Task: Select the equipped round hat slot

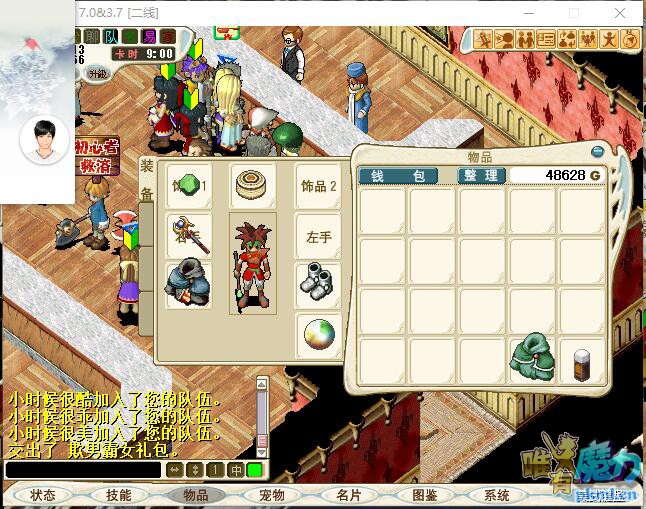Action: point(252,186)
